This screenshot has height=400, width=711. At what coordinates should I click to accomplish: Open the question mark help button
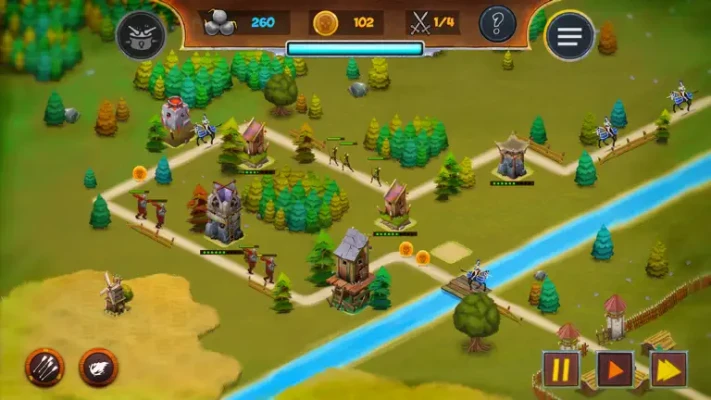[497, 23]
